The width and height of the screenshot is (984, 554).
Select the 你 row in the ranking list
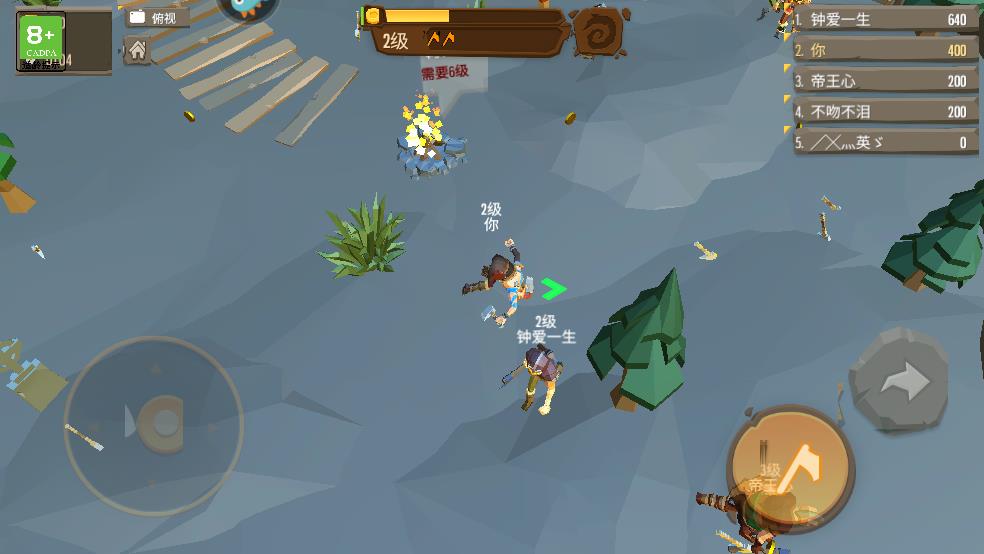pos(886,50)
